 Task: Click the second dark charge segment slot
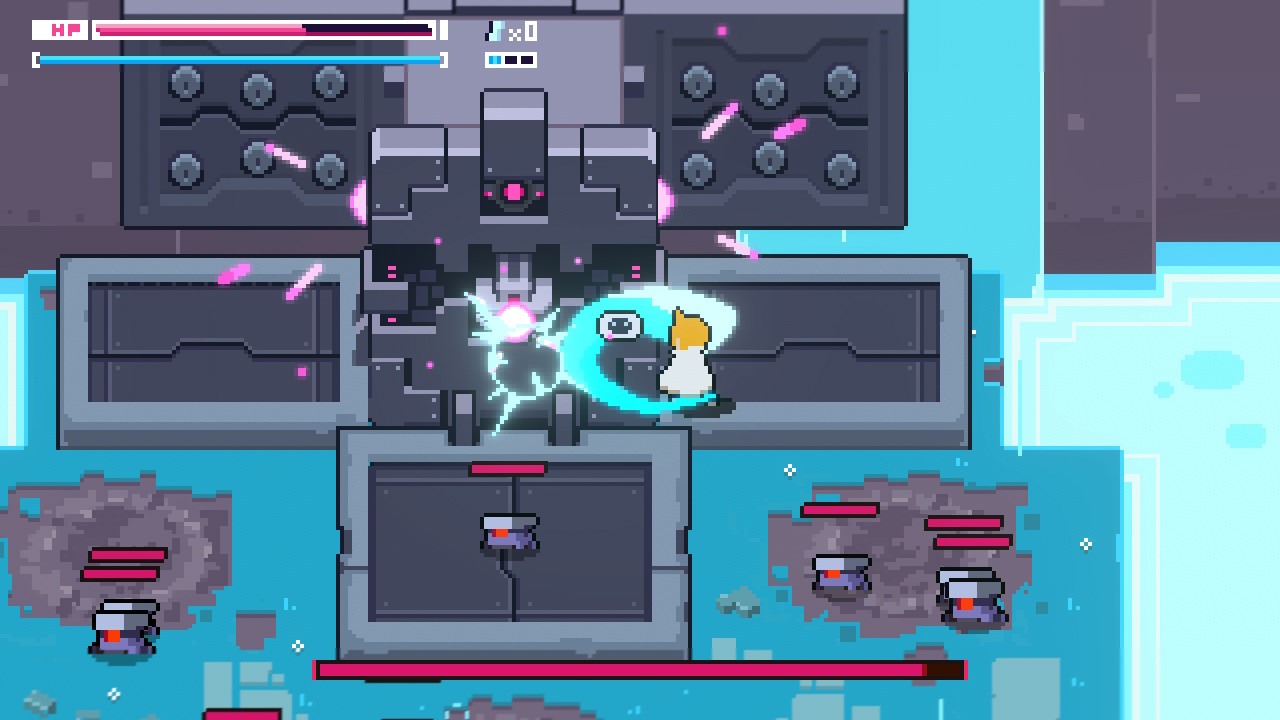point(513,59)
